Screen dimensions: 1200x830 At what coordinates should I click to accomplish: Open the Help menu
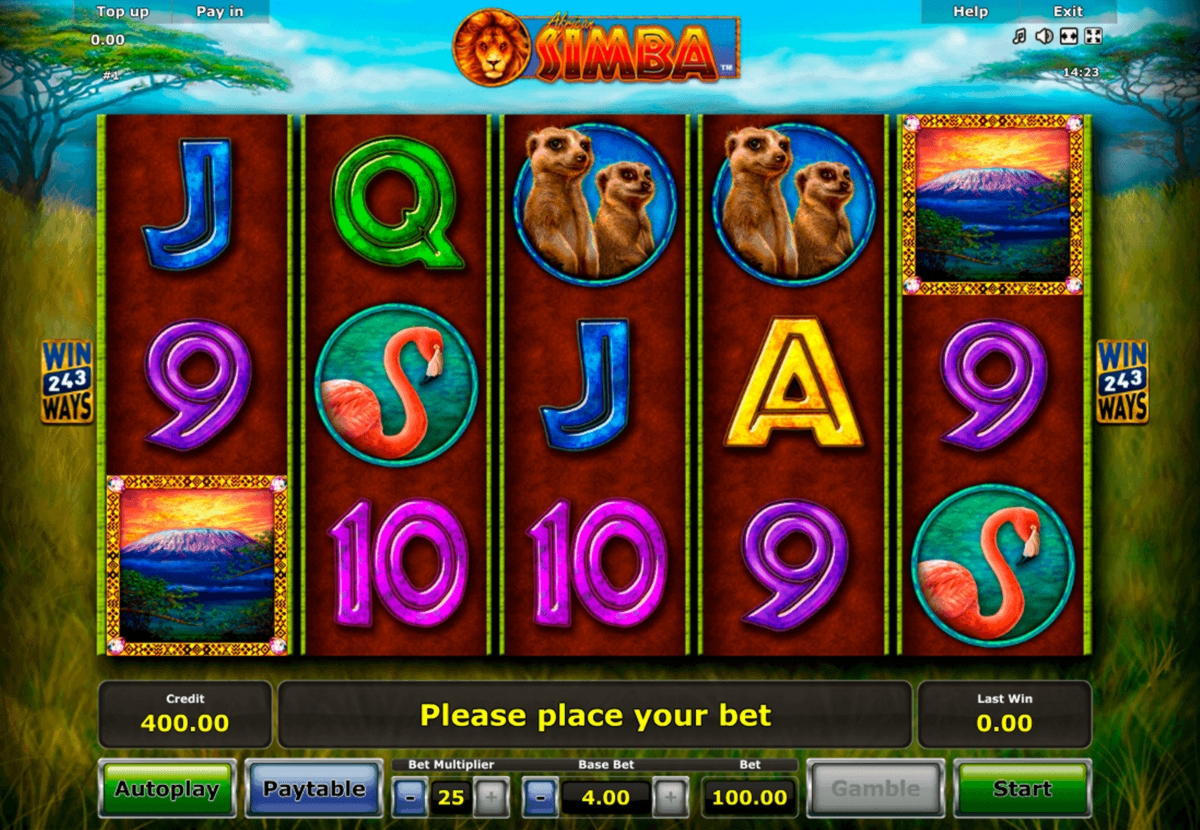[x=970, y=12]
